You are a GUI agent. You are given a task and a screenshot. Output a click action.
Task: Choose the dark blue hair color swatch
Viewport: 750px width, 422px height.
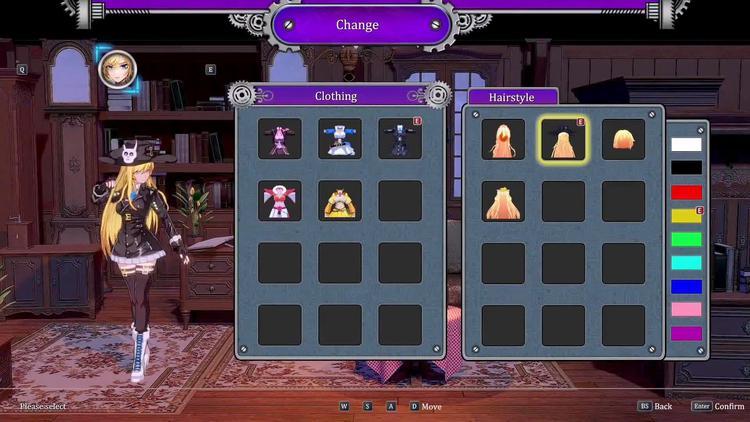pyautogui.click(x=686, y=287)
